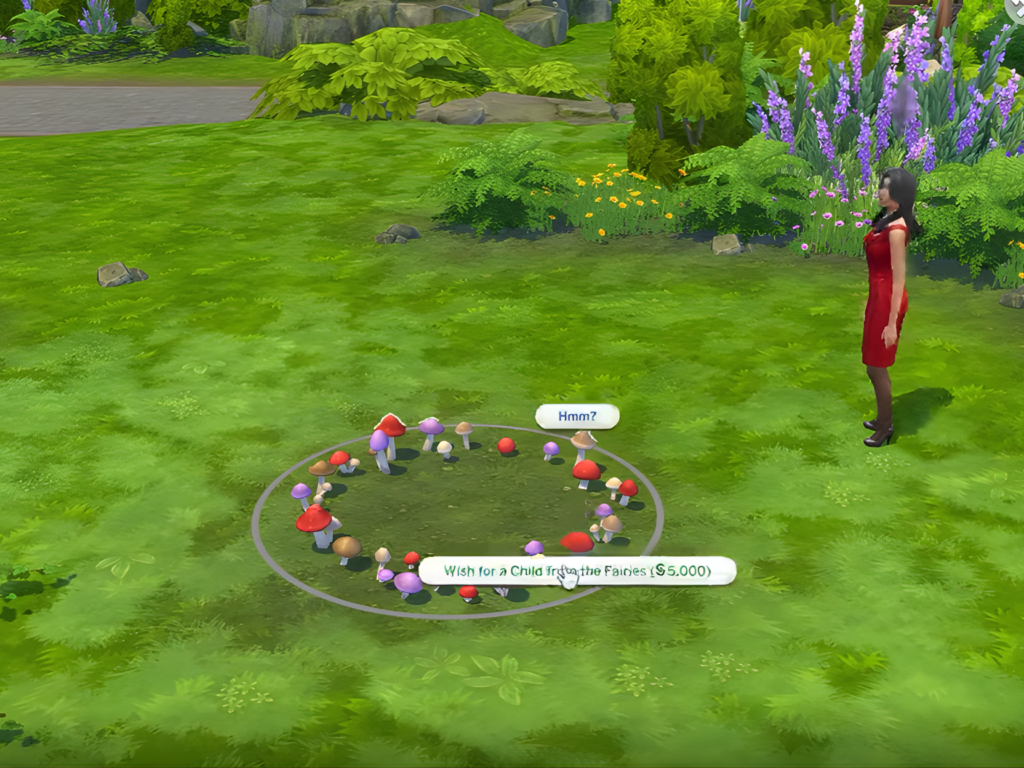Click the partially visible round corner button

(x=1016, y=7)
